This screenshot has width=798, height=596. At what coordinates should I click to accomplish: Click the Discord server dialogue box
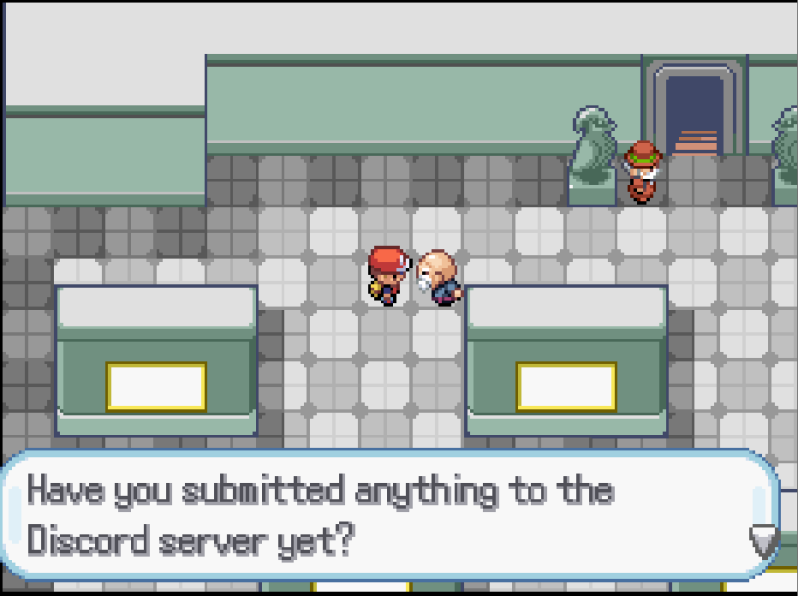390,515
